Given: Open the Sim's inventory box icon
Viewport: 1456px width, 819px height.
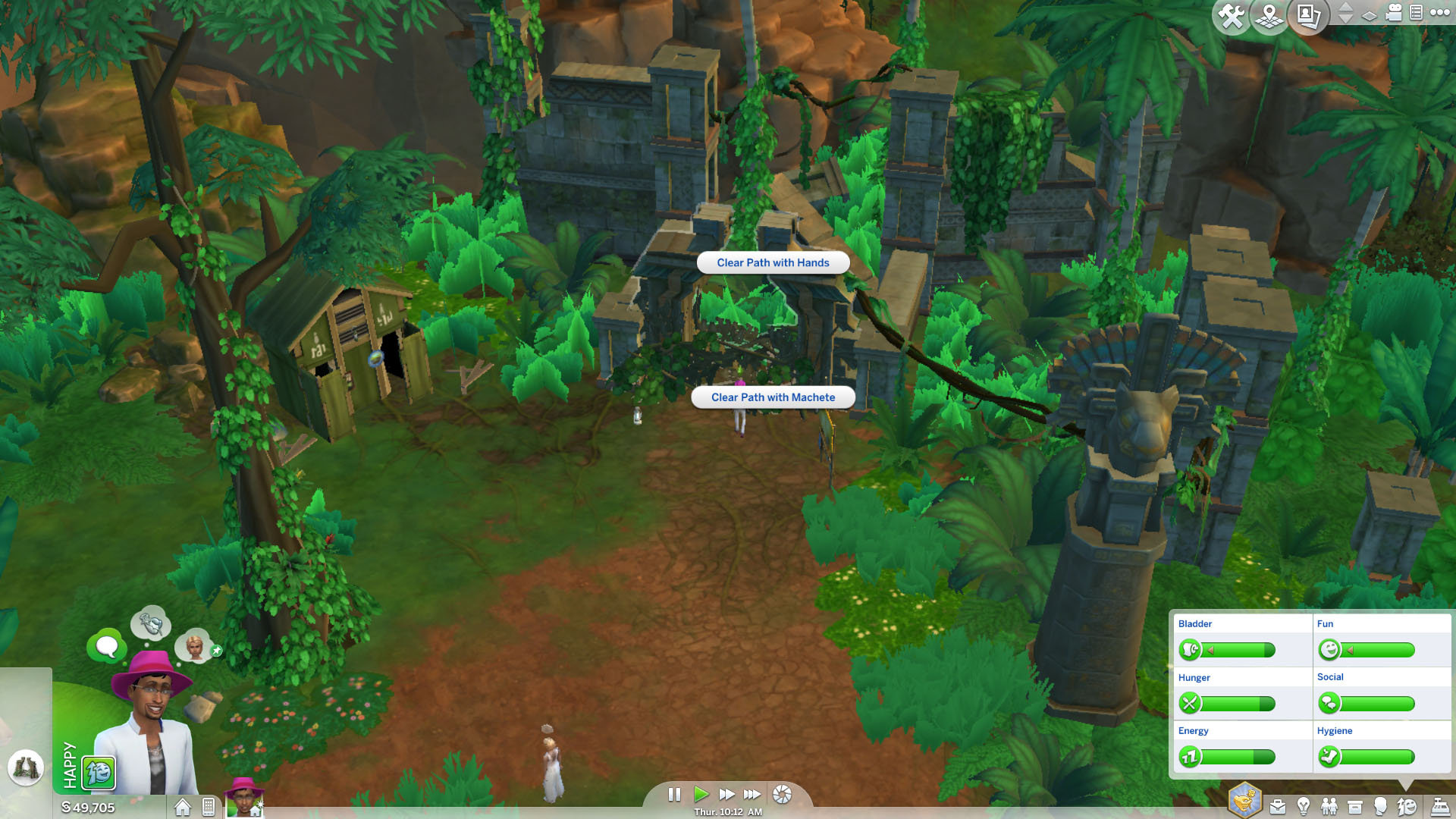Looking at the screenshot, I should tap(1354, 806).
